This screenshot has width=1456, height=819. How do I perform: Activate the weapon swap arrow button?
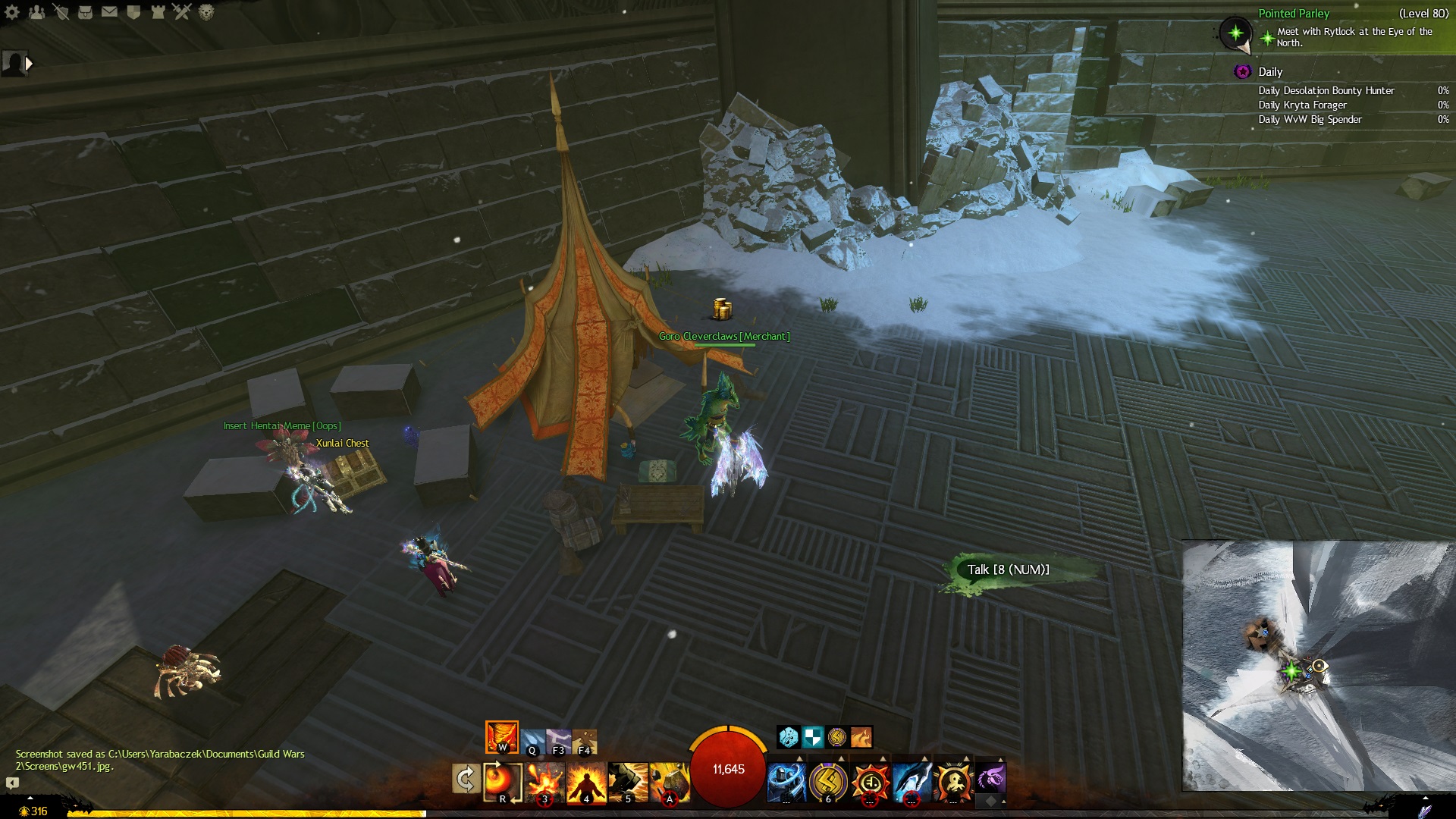466,780
